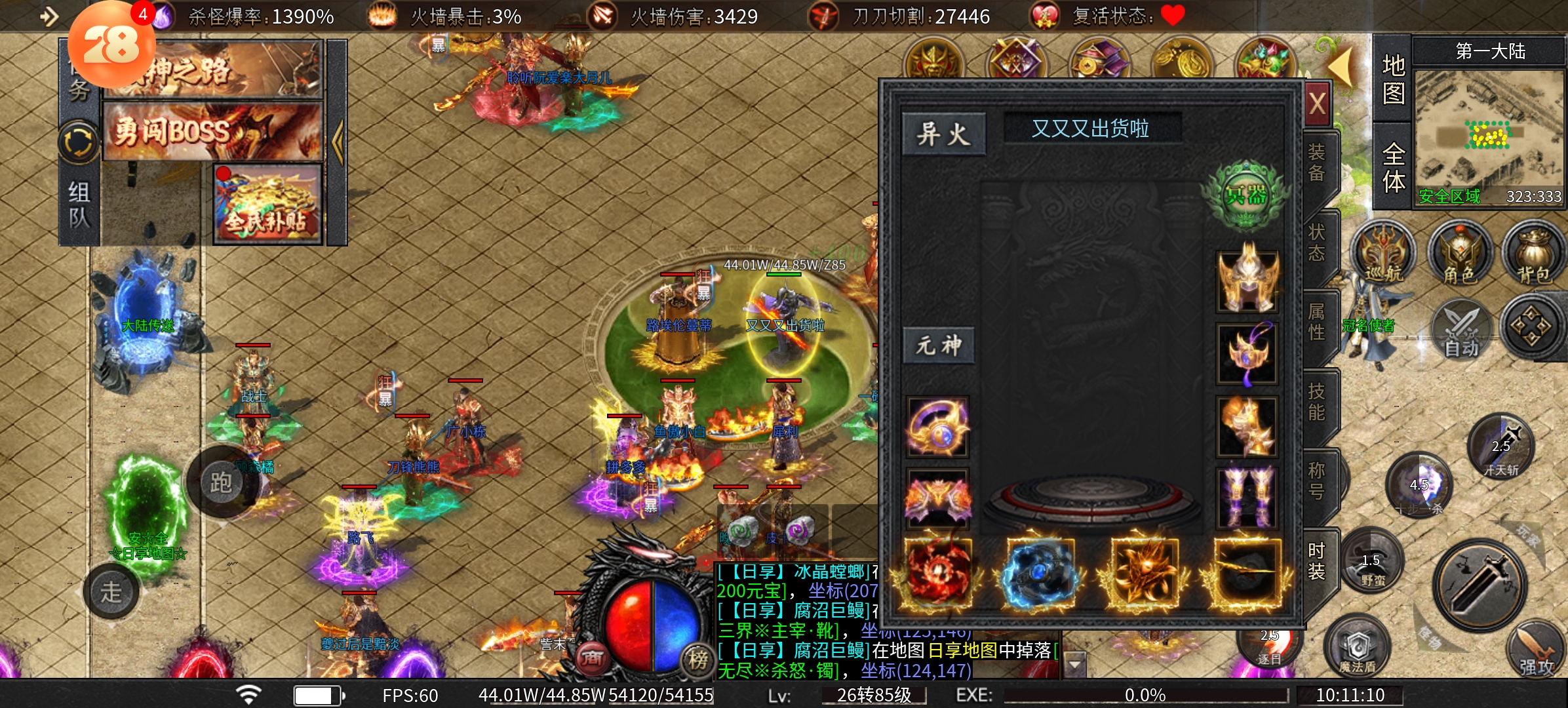Open the 勇闯BOSS banner
The image size is (1568, 708).
(x=213, y=131)
